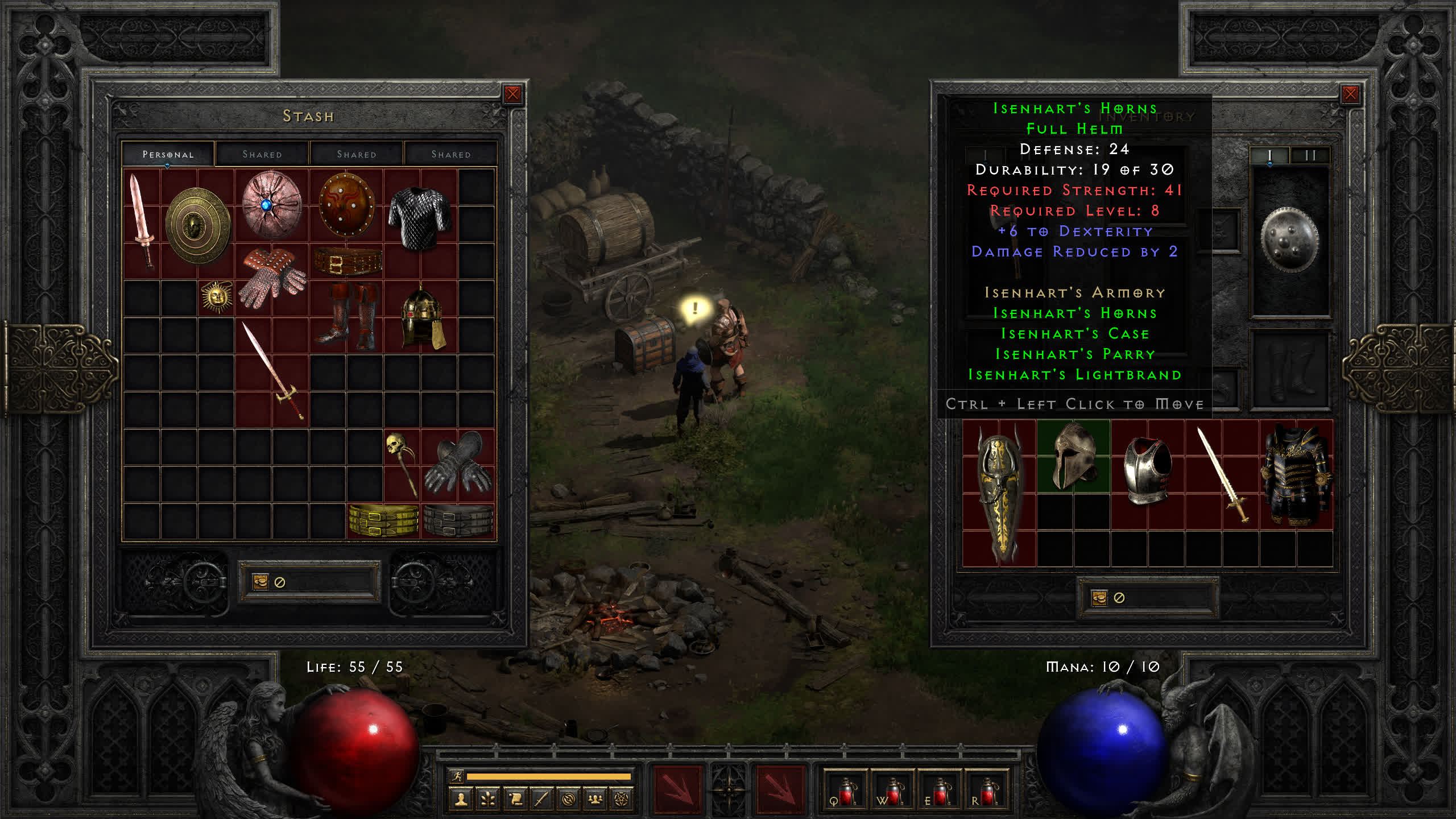Take the pair of boots from stash

[x=348, y=316]
